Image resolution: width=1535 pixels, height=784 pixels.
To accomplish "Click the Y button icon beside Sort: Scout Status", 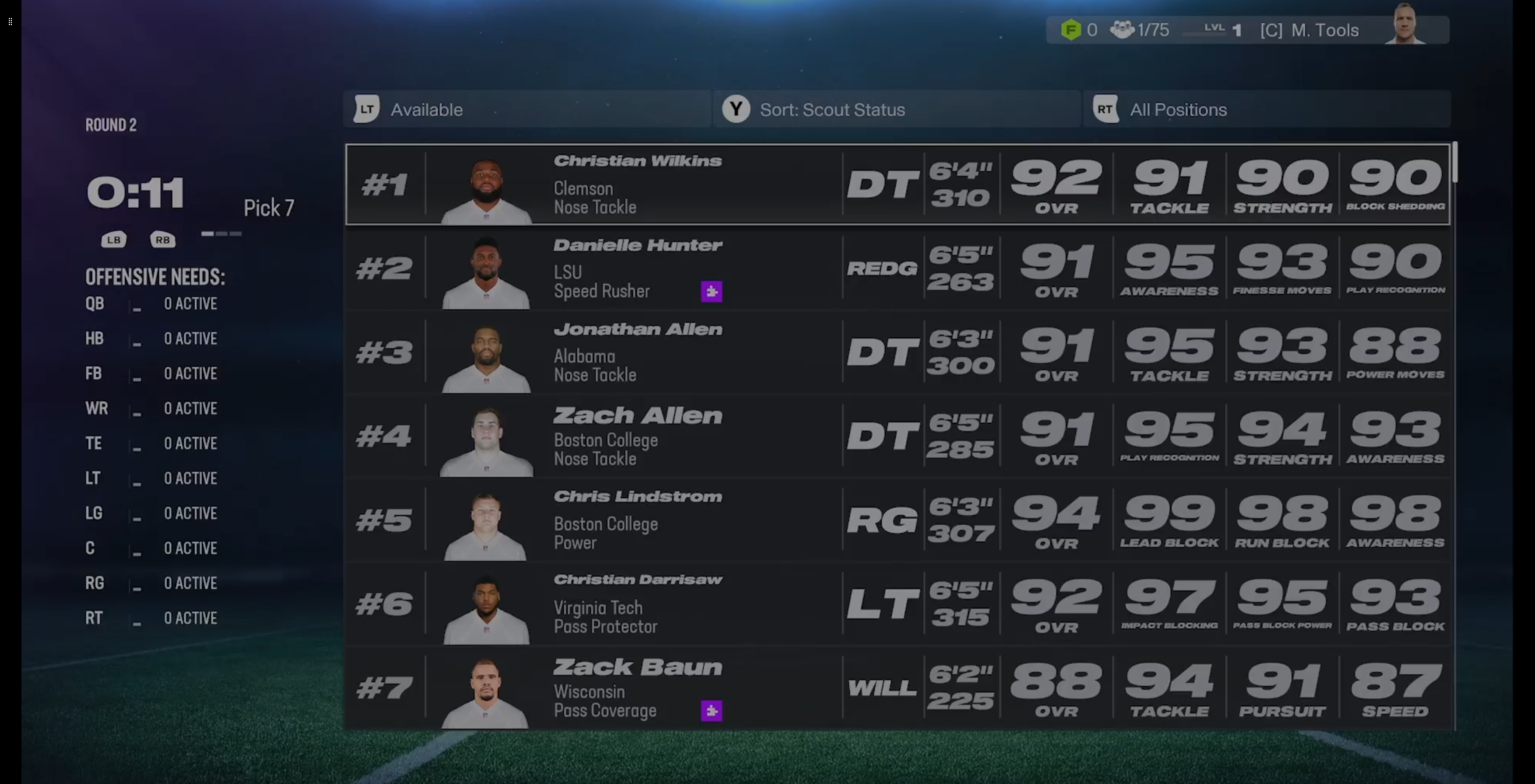I will (736, 109).
